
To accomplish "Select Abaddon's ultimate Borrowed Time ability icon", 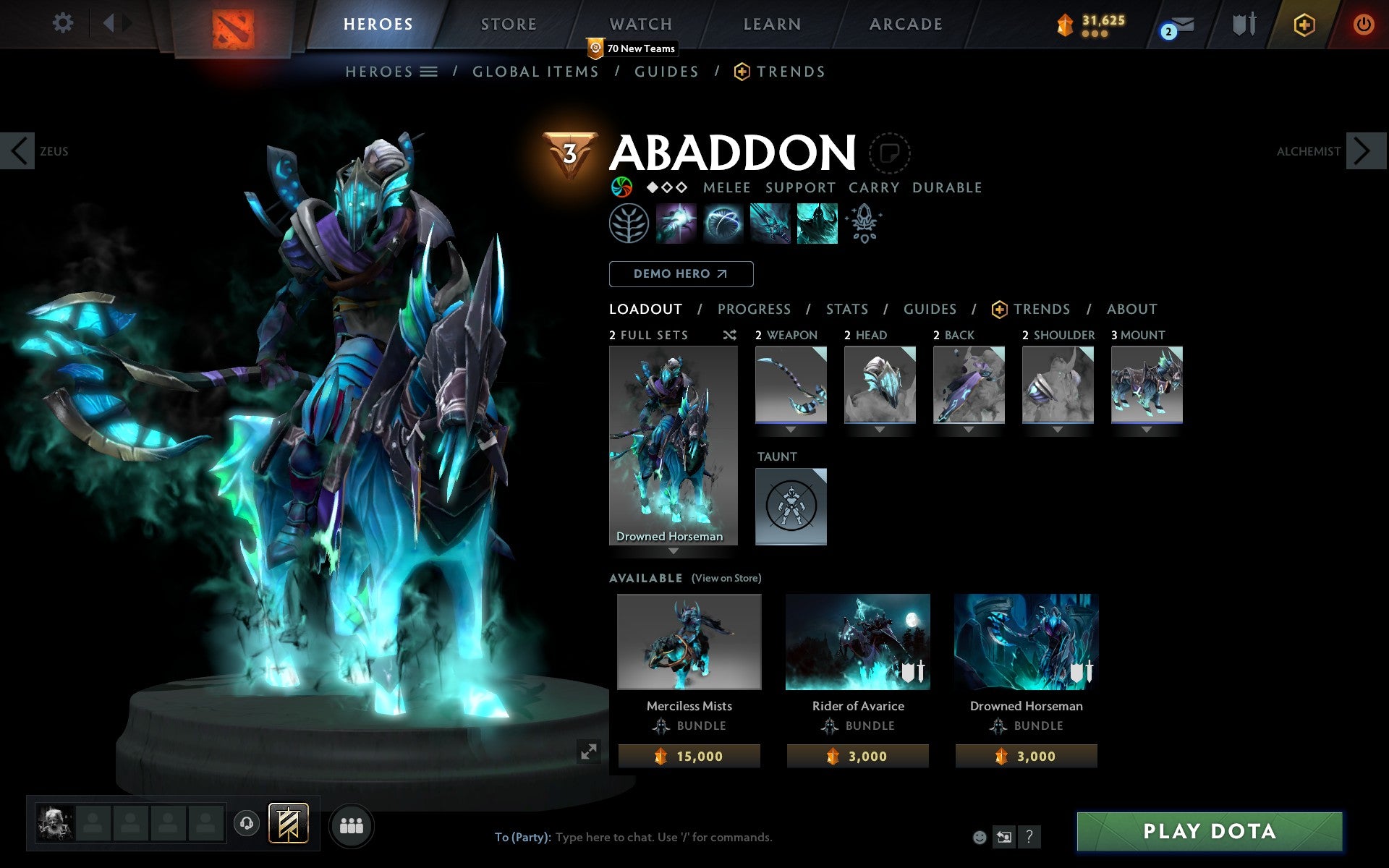I will tap(816, 223).
